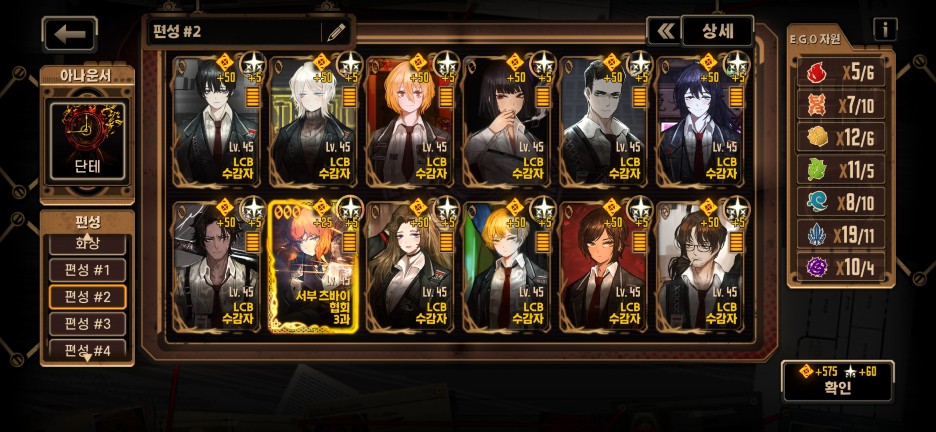Confirm the formation with 확인
Screen dimensions: 936x432
click(x=838, y=381)
